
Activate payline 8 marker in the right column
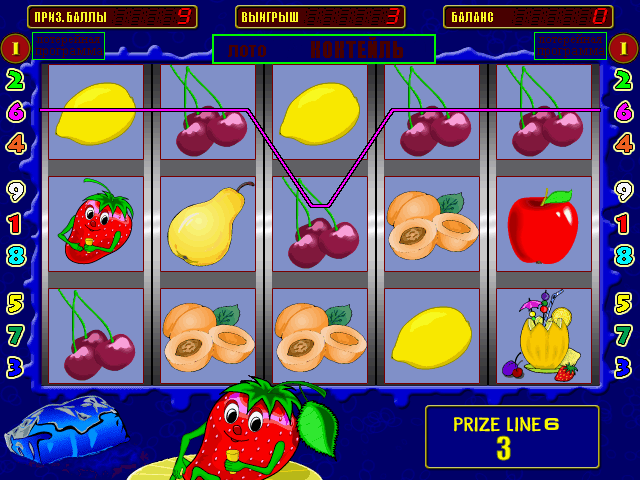pos(623,255)
